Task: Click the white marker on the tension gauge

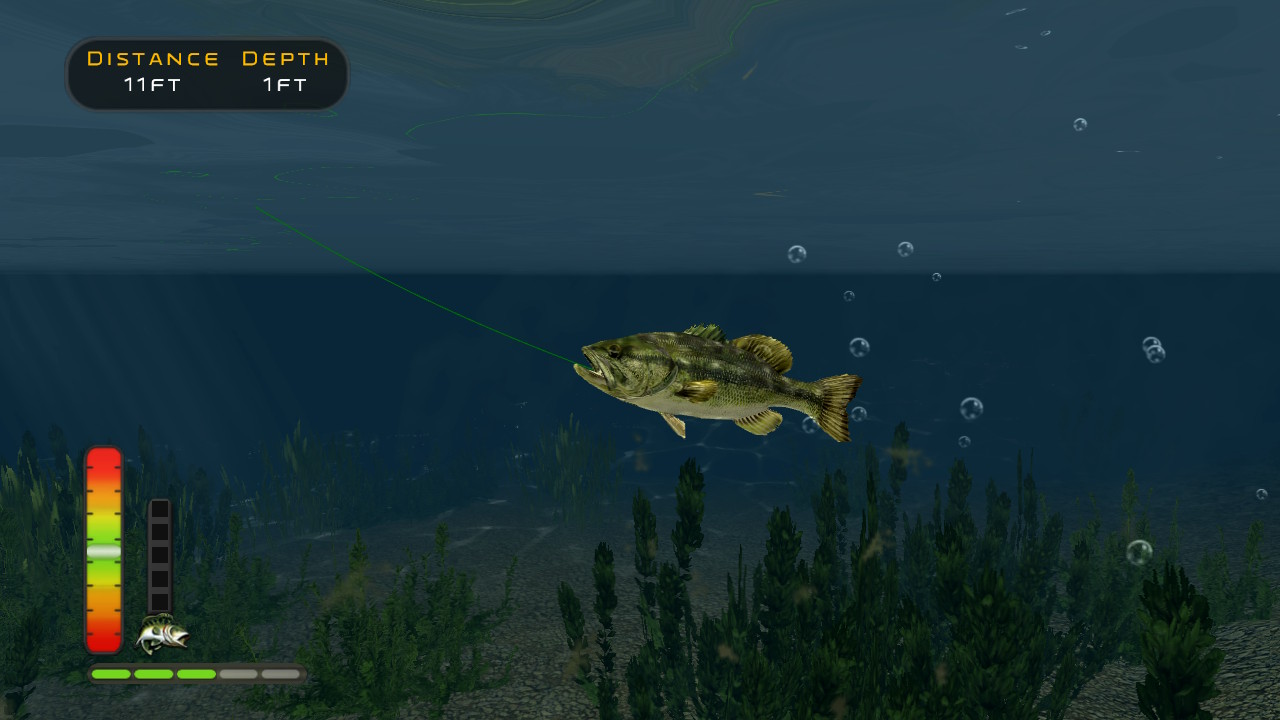Action: pos(104,552)
